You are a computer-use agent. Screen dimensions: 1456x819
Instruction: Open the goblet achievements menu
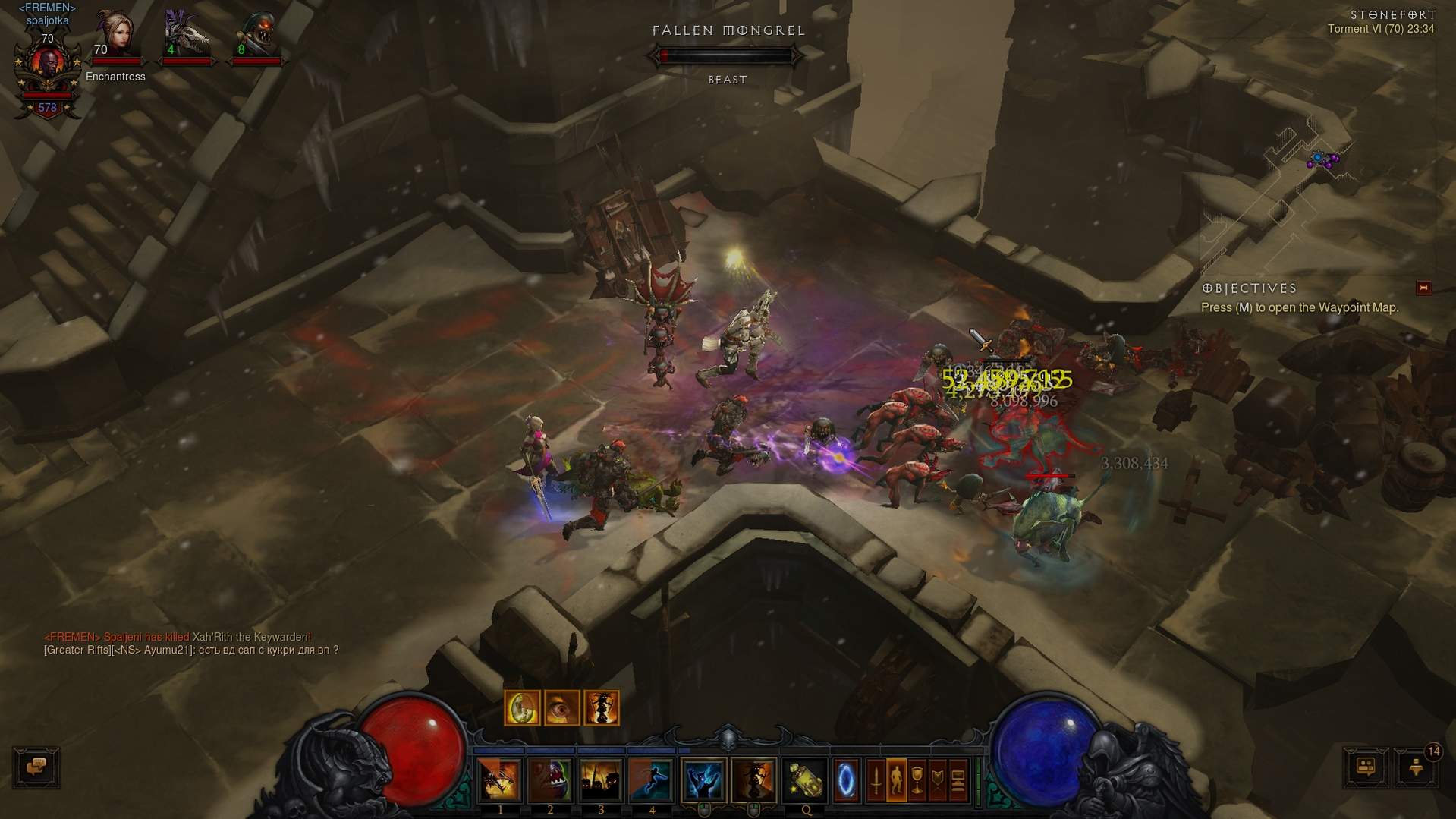click(x=917, y=780)
